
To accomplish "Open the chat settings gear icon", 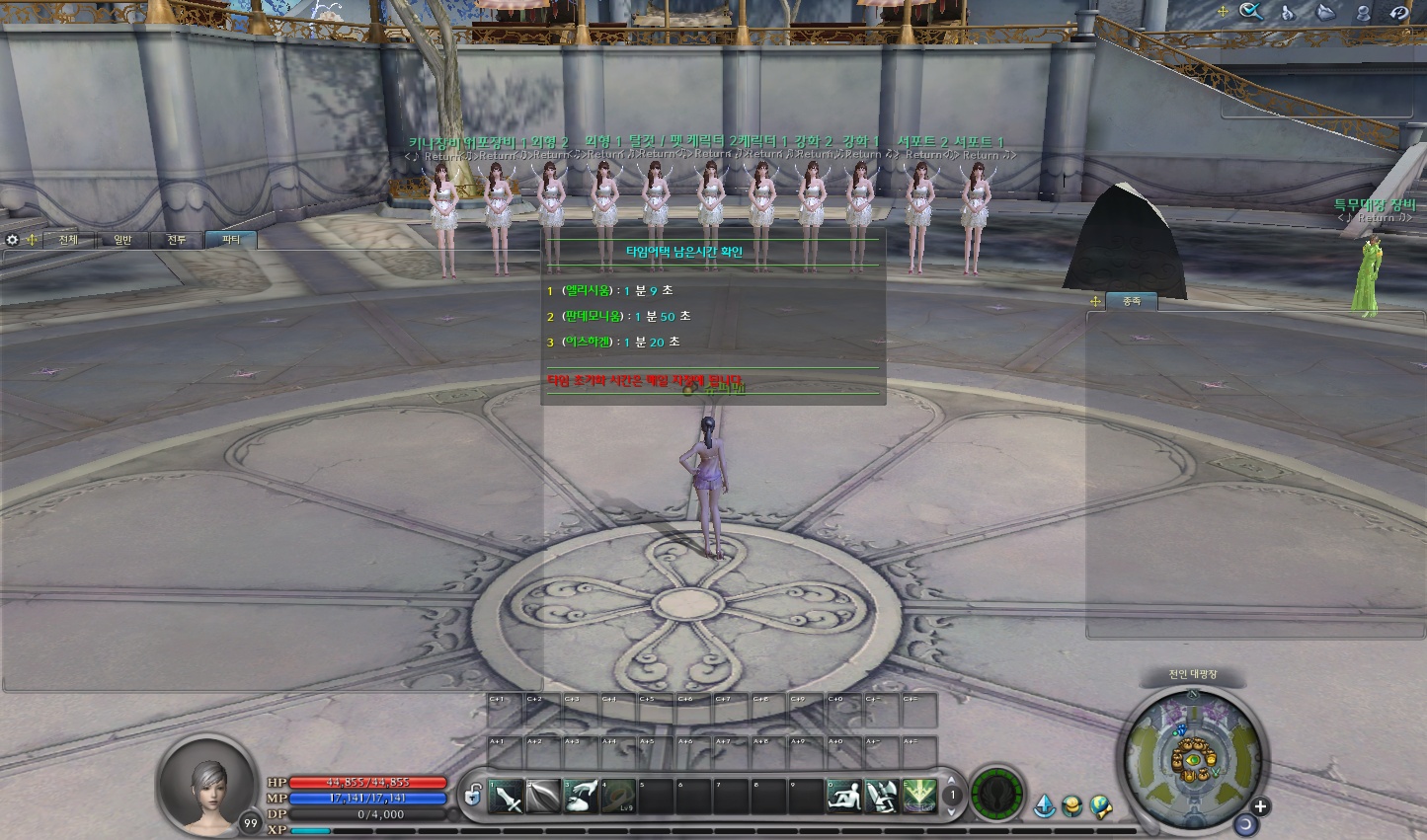I will (12, 239).
